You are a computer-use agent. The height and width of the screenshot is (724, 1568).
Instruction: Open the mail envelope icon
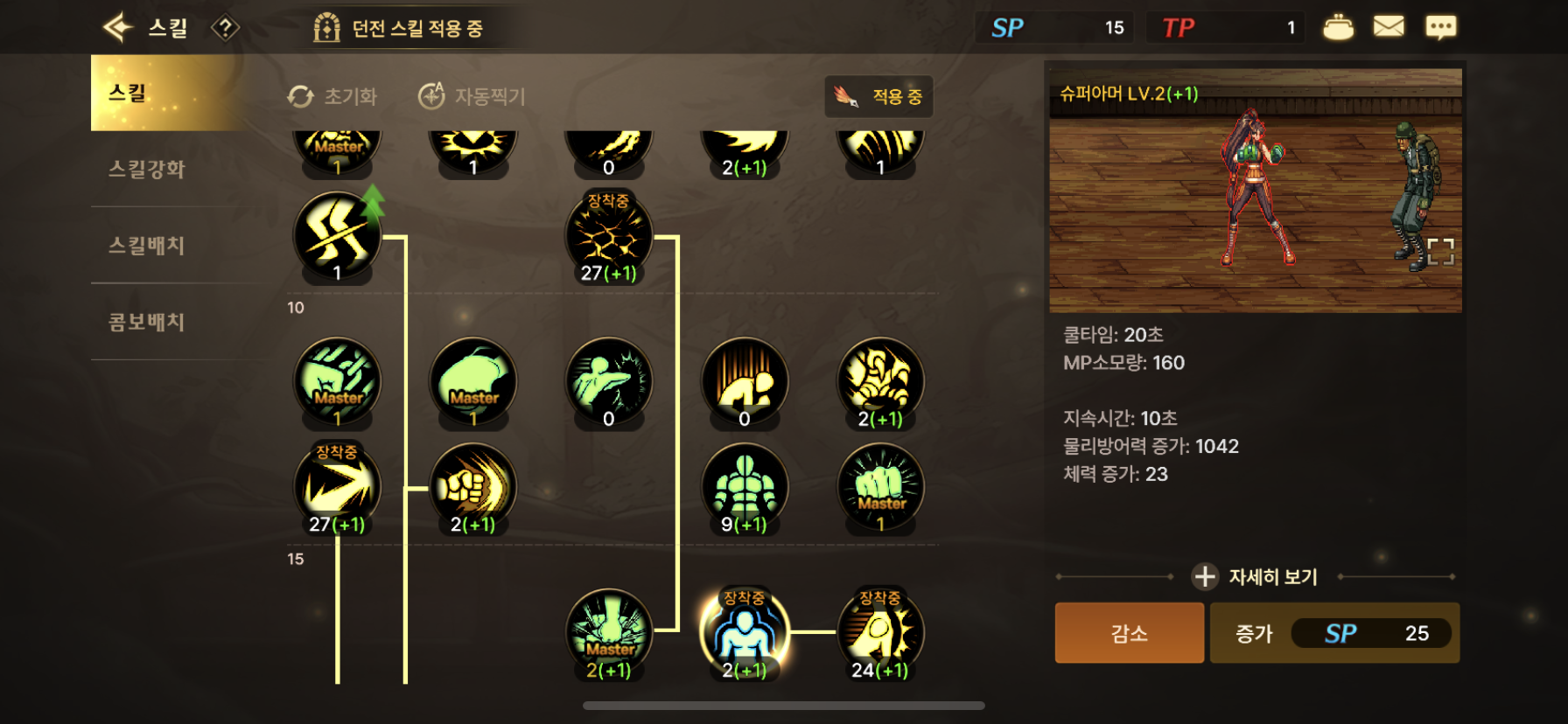pyautogui.click(x=1389, y=27)
